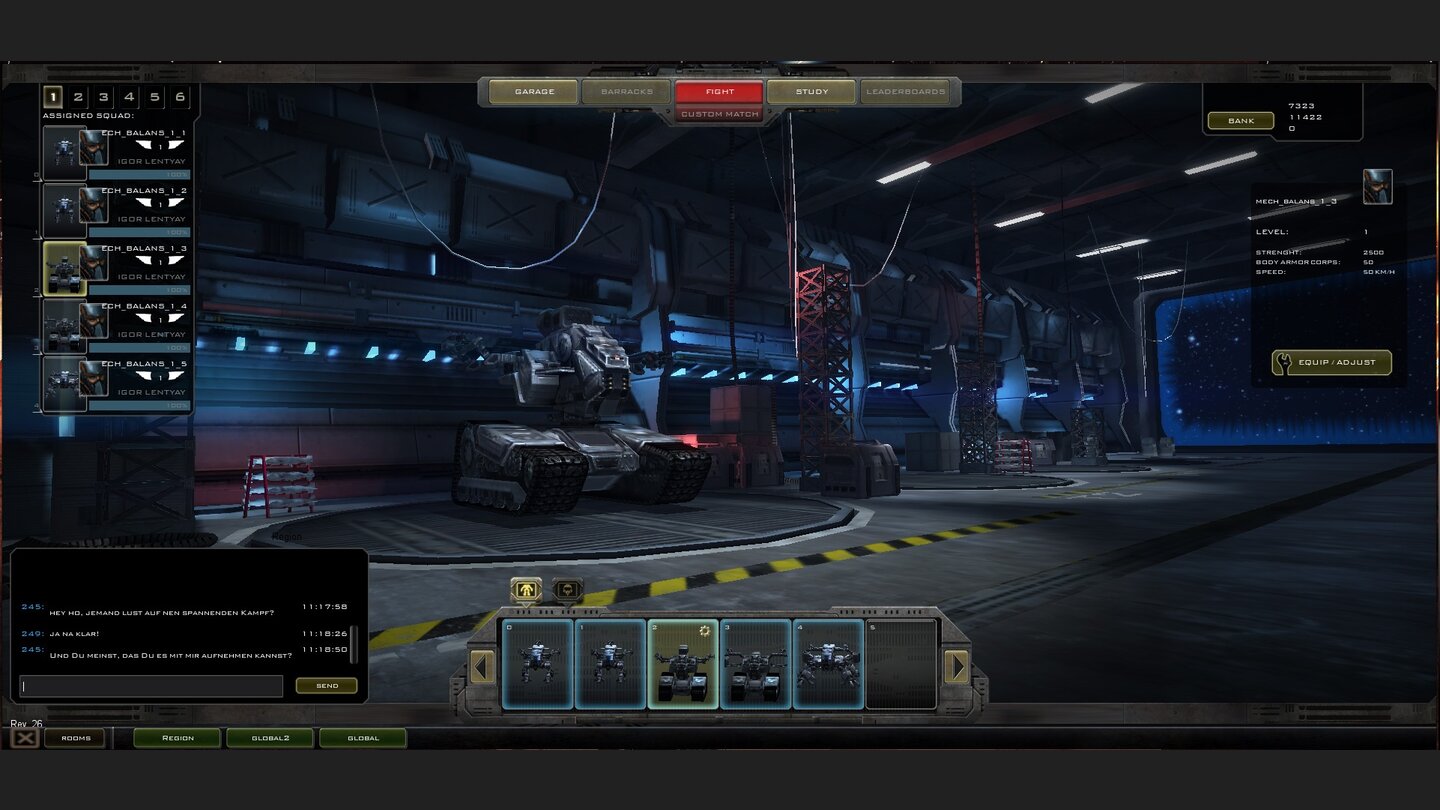
Task: Select squad tab 1
Action: 52,97
